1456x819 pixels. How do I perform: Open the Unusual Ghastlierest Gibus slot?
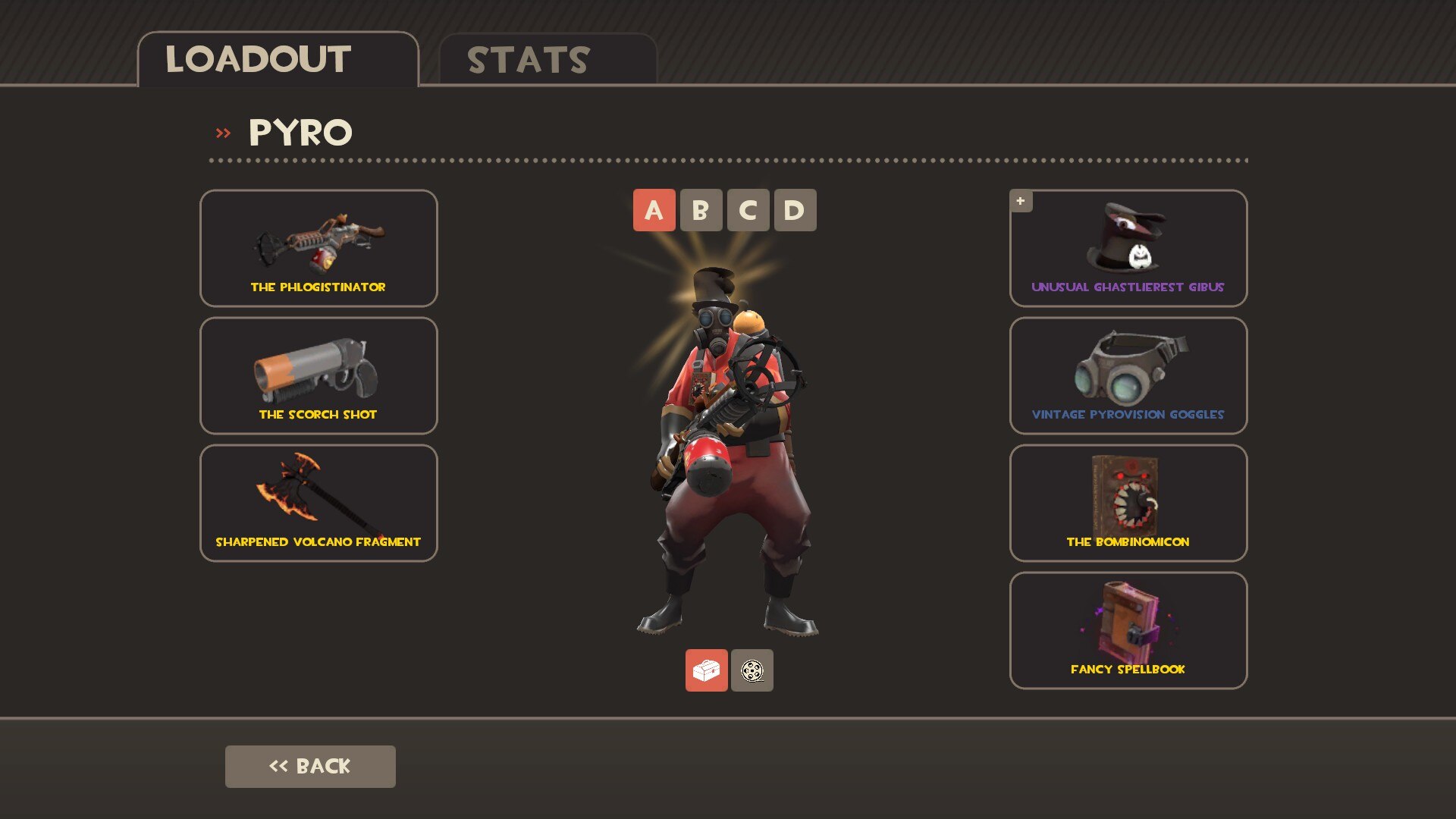click(1128, 248)
